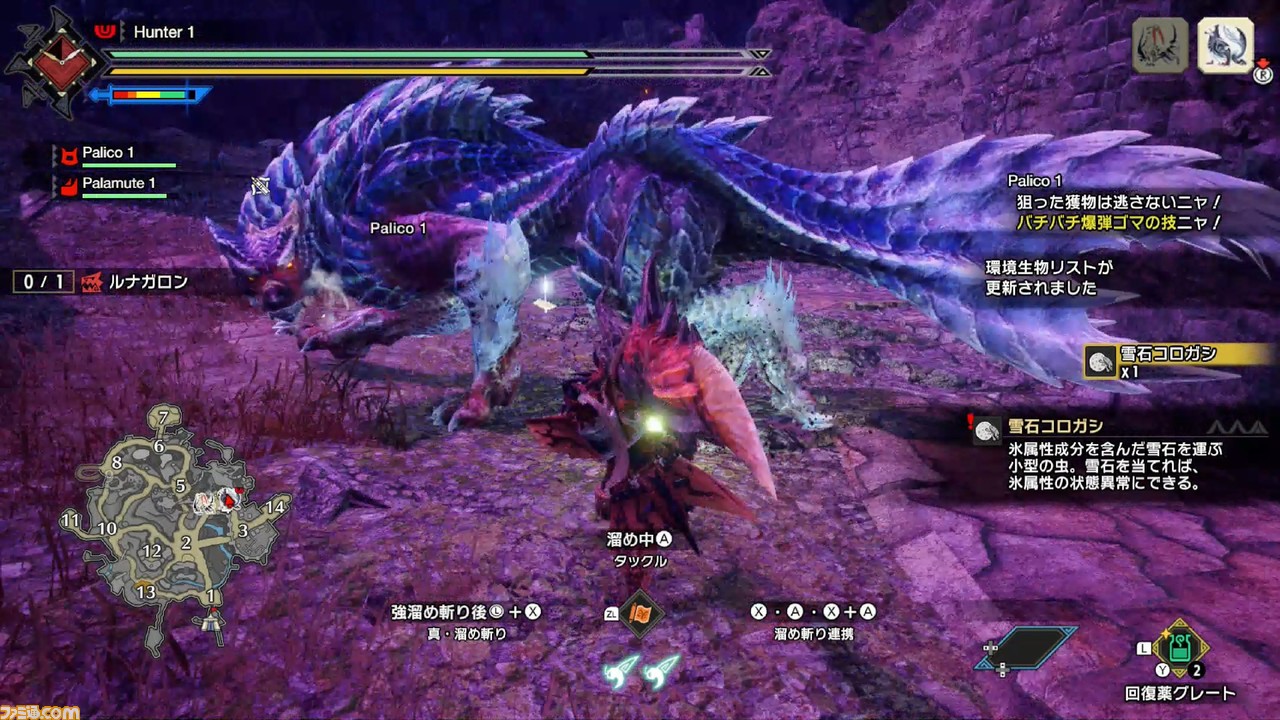Screen dimensions: 1280x720
Task: Click the blue ammo selector panel
Action: pyautogui.click(x=1027, y=647)
